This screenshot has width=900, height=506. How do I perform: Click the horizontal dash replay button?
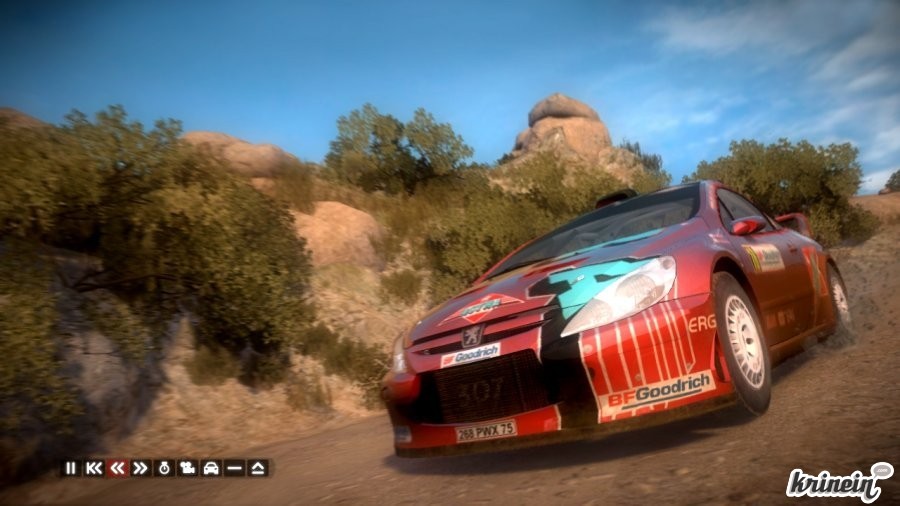point(234,467)
